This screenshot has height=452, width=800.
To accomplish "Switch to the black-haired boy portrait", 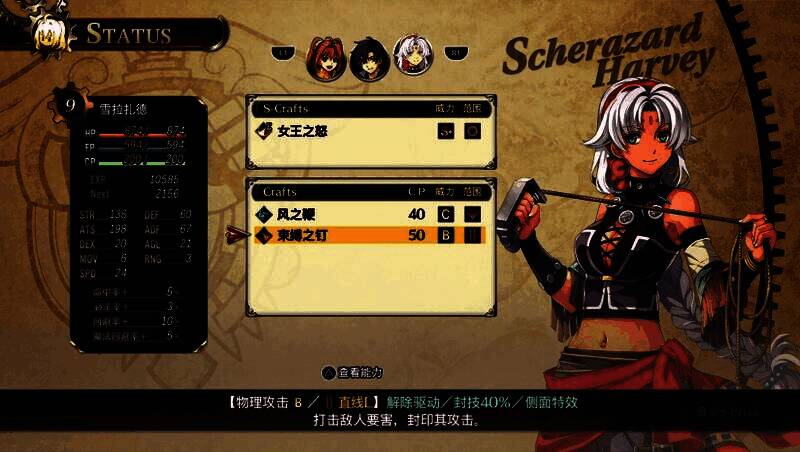I will click(x=366, y=58).
